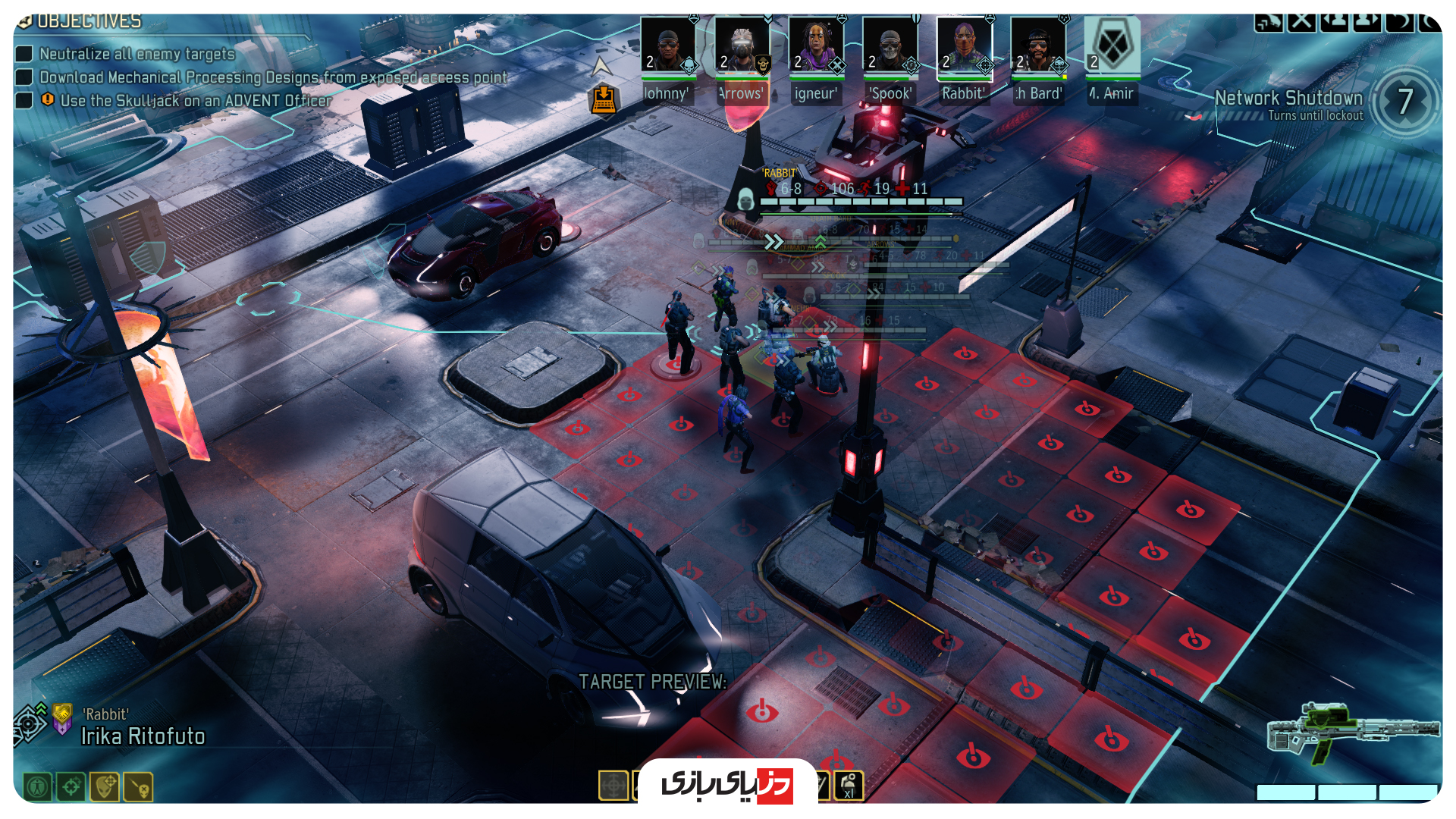Select soldier 'Spook' portrait
Image resolution: width=1456 pixels, height=819 pixels.
coord(890,47)
